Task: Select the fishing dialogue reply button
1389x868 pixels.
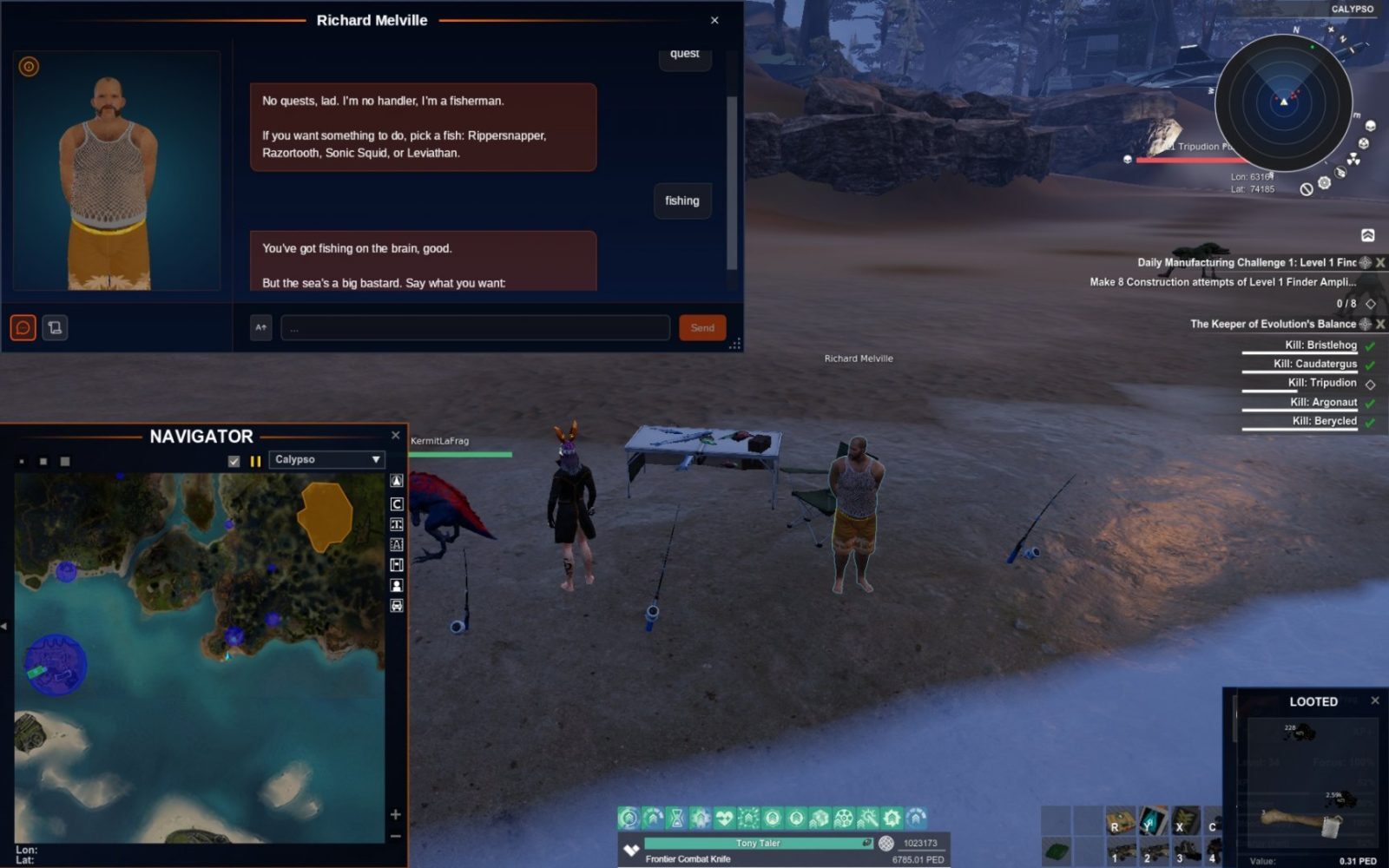Action: coord(682,201)
